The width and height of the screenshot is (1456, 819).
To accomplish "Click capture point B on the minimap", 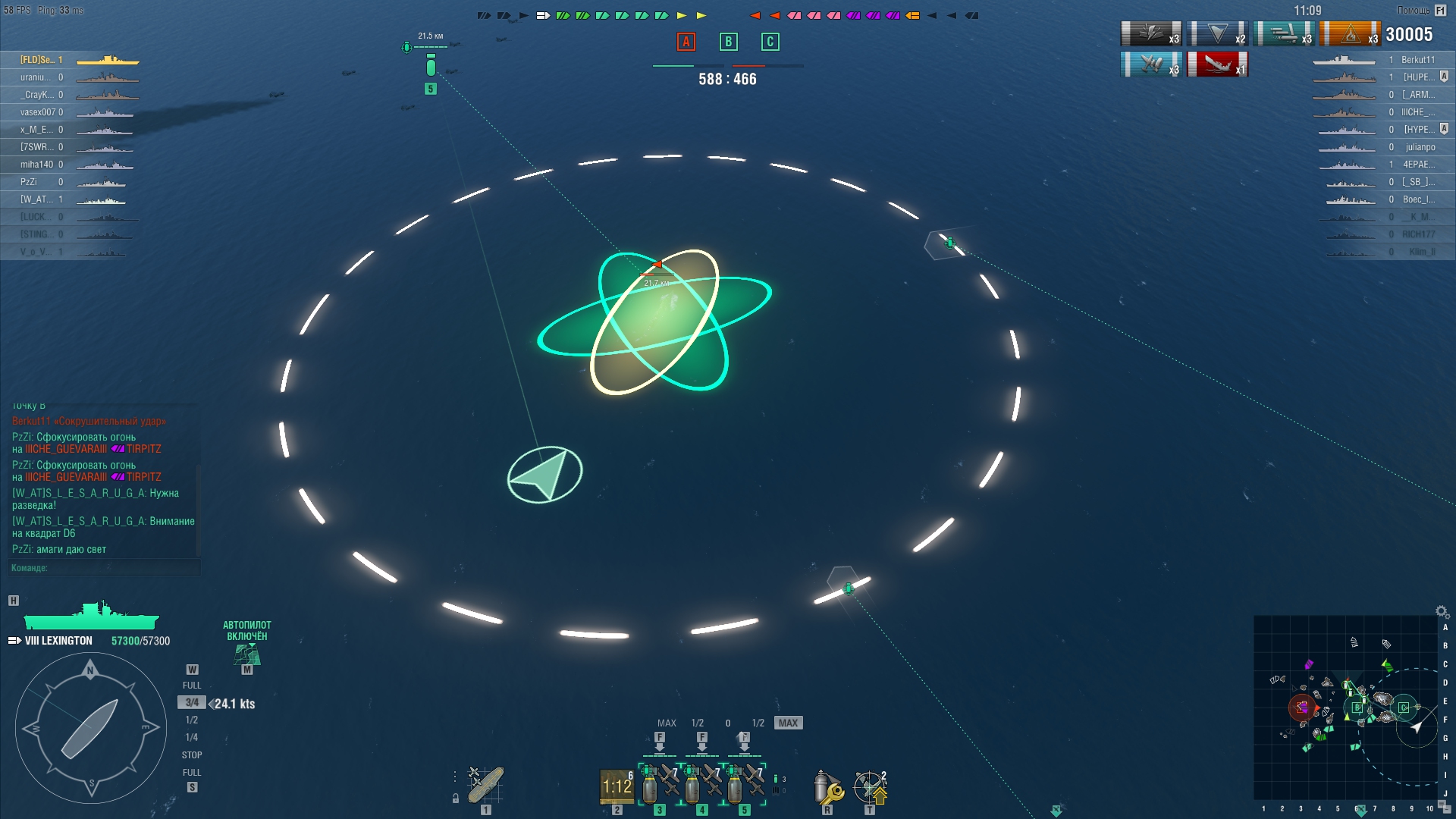I will [1357, 708].
